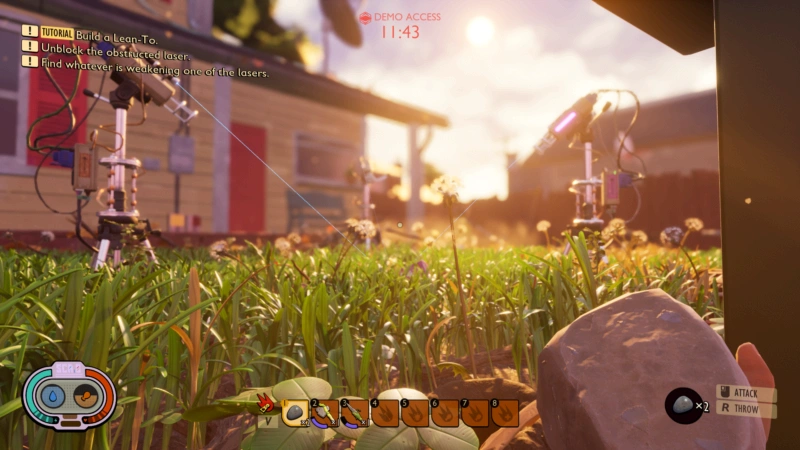Select the pebblet axe in hotbar slot 2
This screenshot has height=450, width=800.
point(325,412)
